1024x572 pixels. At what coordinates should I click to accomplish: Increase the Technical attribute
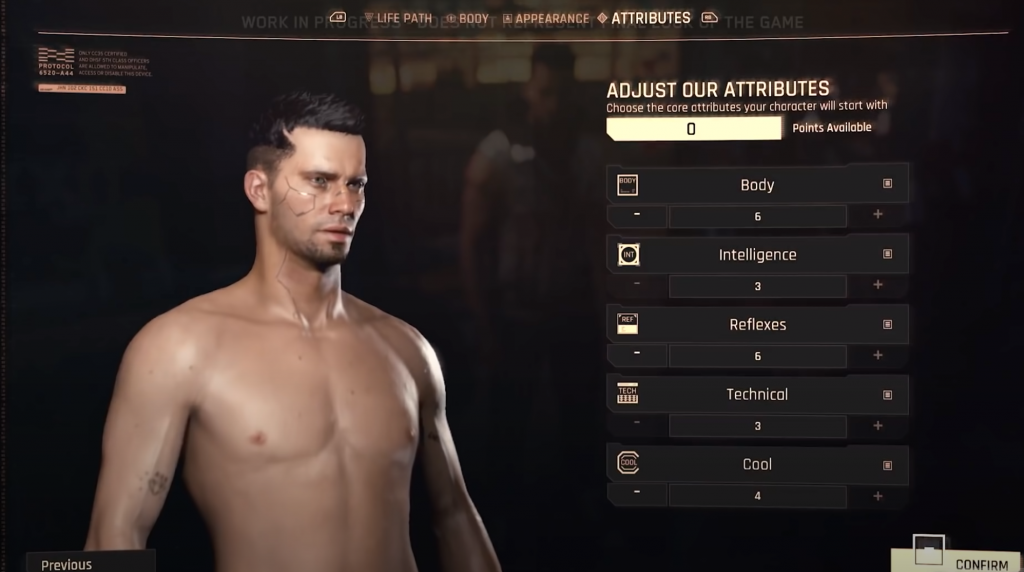click(878, 425)
